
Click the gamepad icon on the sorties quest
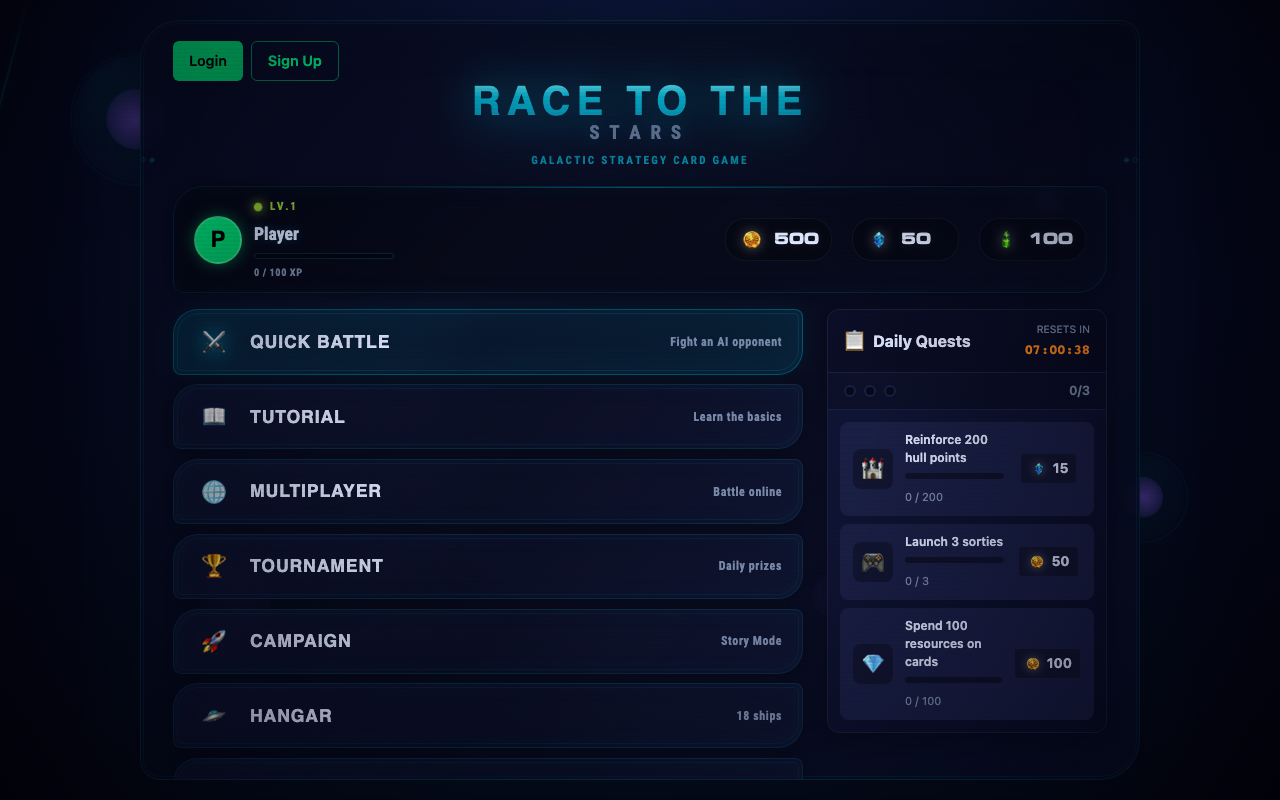pyautogui.click(x=872, y=561)
